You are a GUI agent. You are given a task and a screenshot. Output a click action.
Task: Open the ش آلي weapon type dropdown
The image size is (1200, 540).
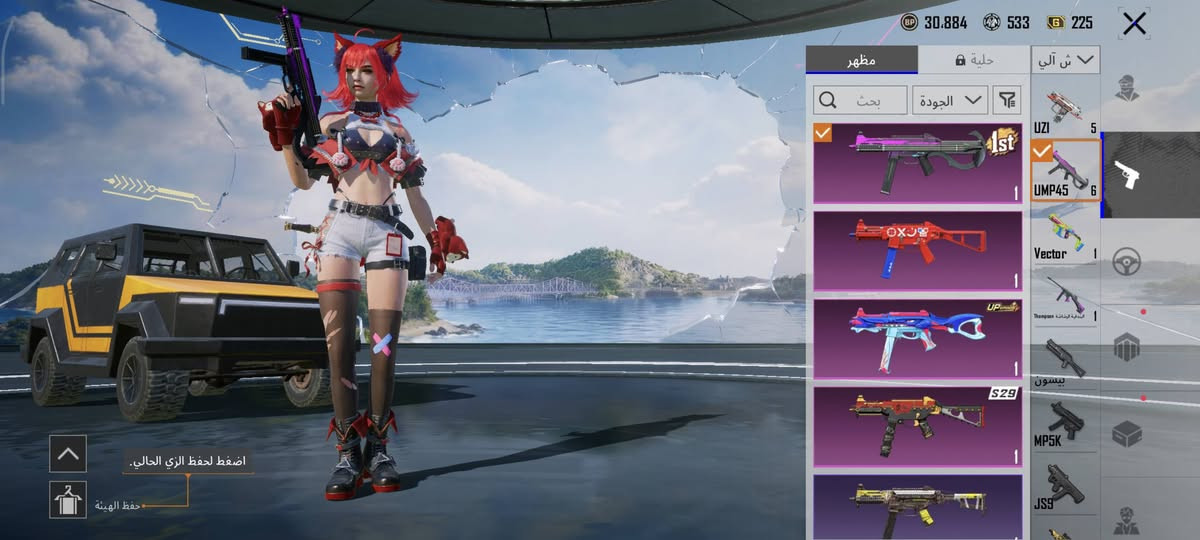1066,60
